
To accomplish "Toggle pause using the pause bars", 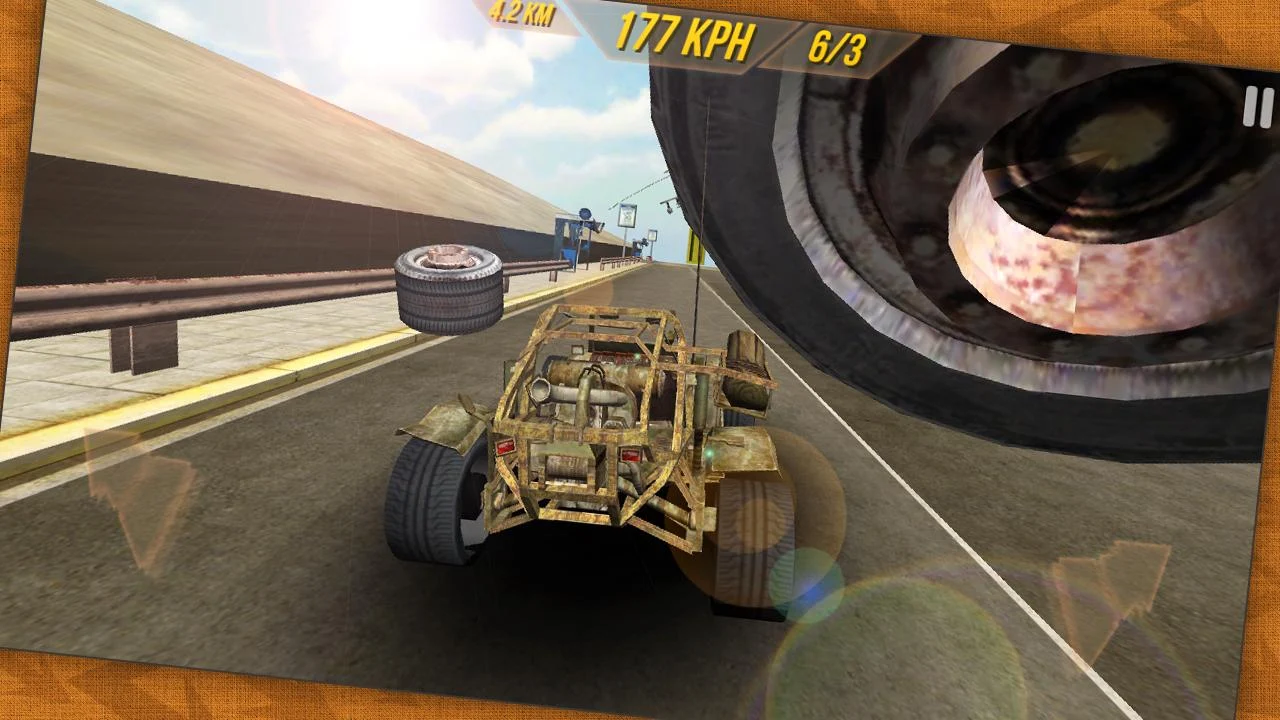I will tap(1257, 107).
